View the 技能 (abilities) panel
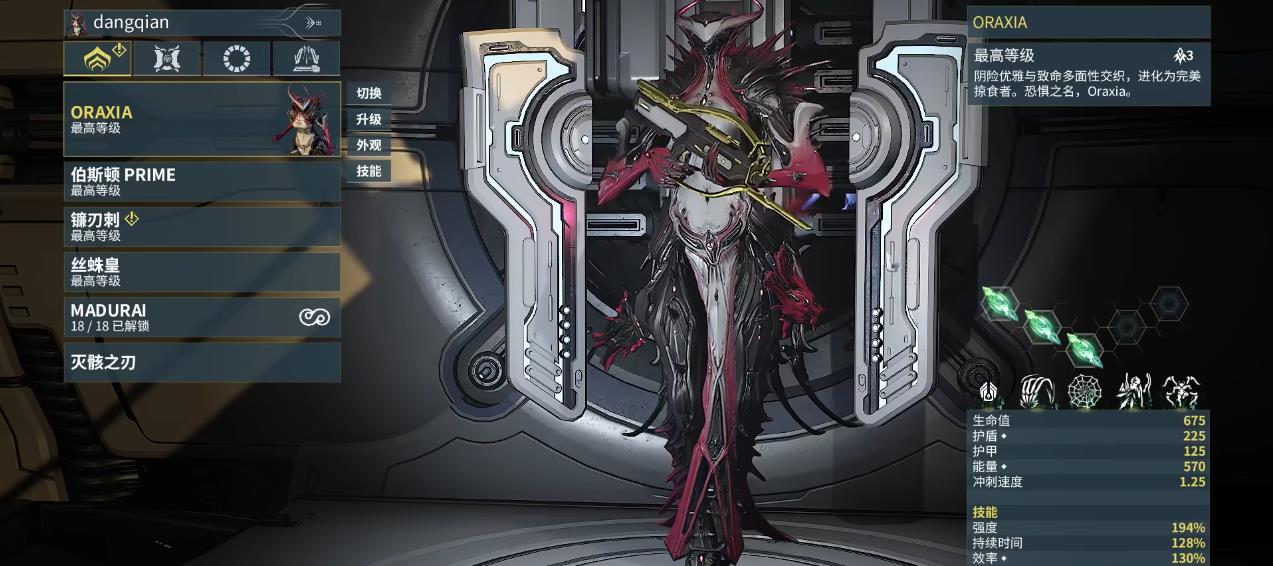The width and height of the screenshot is (1273, 566). tap(369, 171)
